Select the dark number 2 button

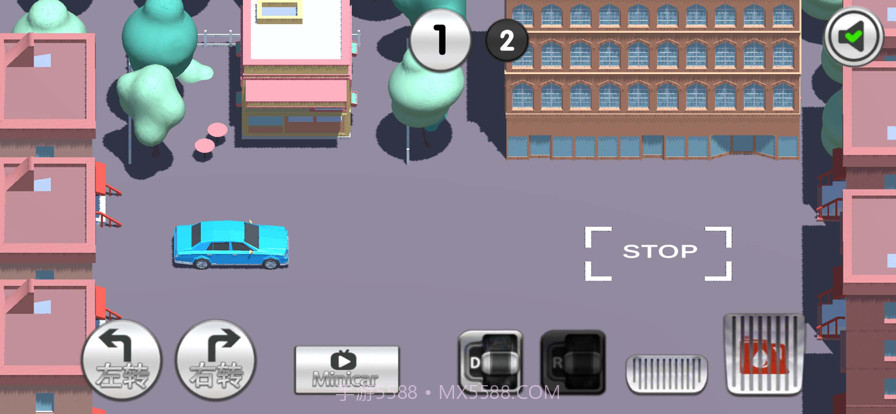pos(507,41)
